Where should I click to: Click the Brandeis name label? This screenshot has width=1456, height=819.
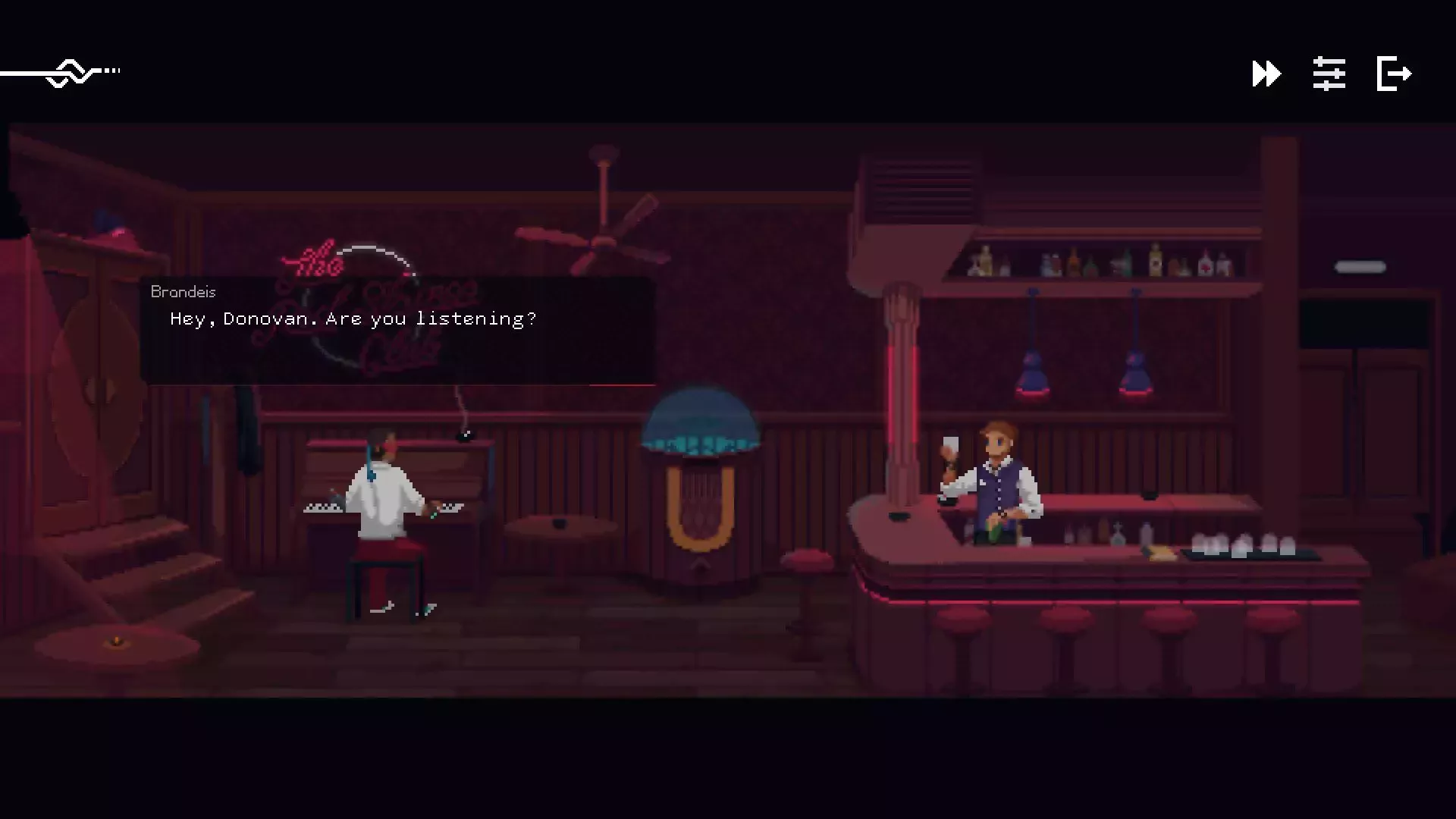(182, 291)
